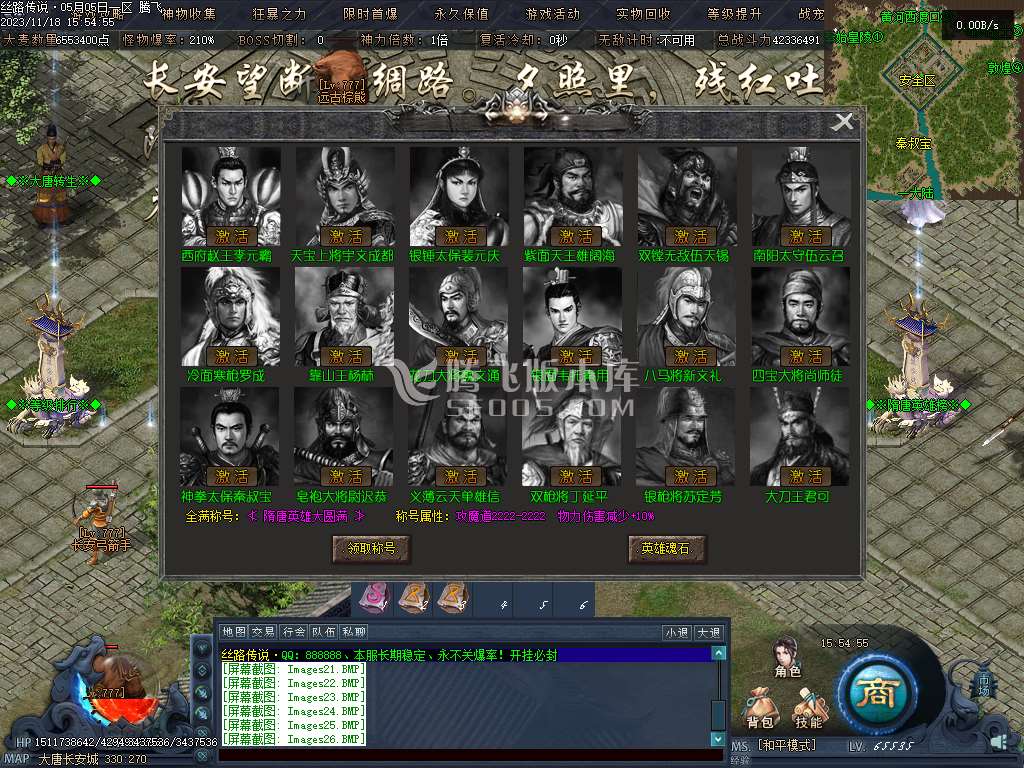Activate hero 冷面寒枪罗成
Viewport: 1024px width, 768px height.
pos(232,356)
